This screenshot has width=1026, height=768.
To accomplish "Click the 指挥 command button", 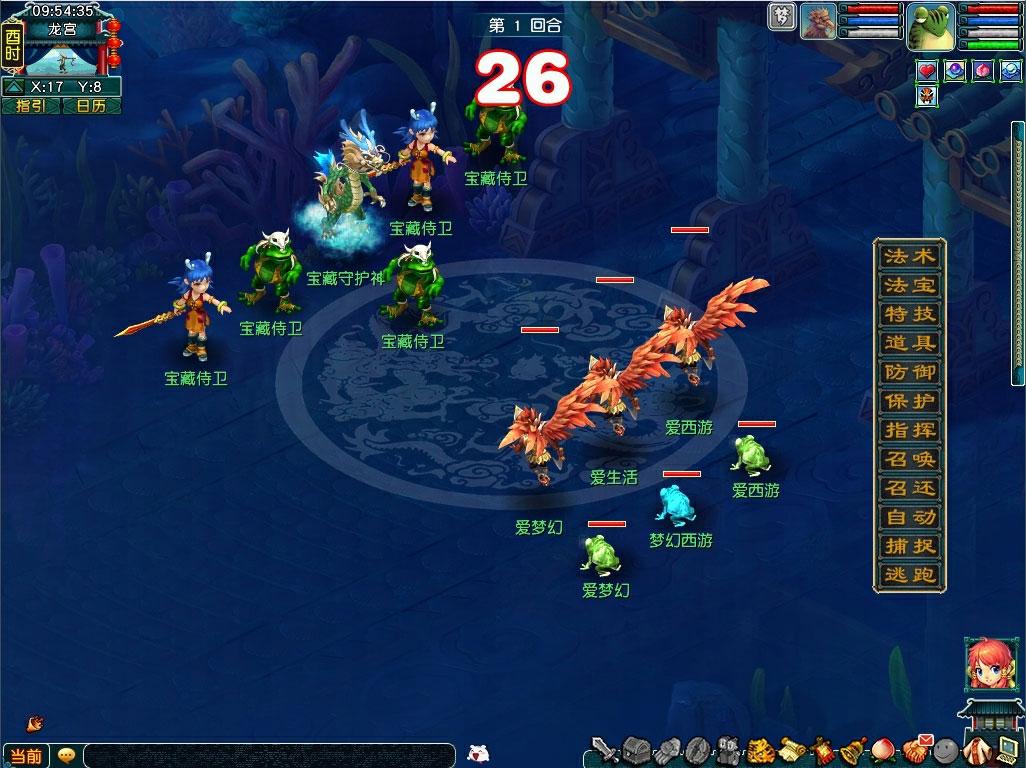I will pyautogui.click(x=909, y=430).
